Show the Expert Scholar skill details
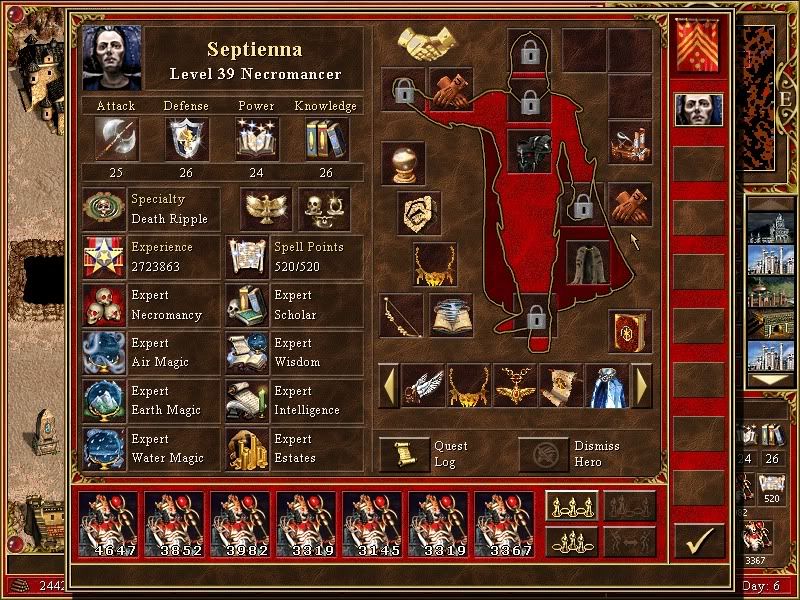800x600 pixels. (x=247, y=305)
